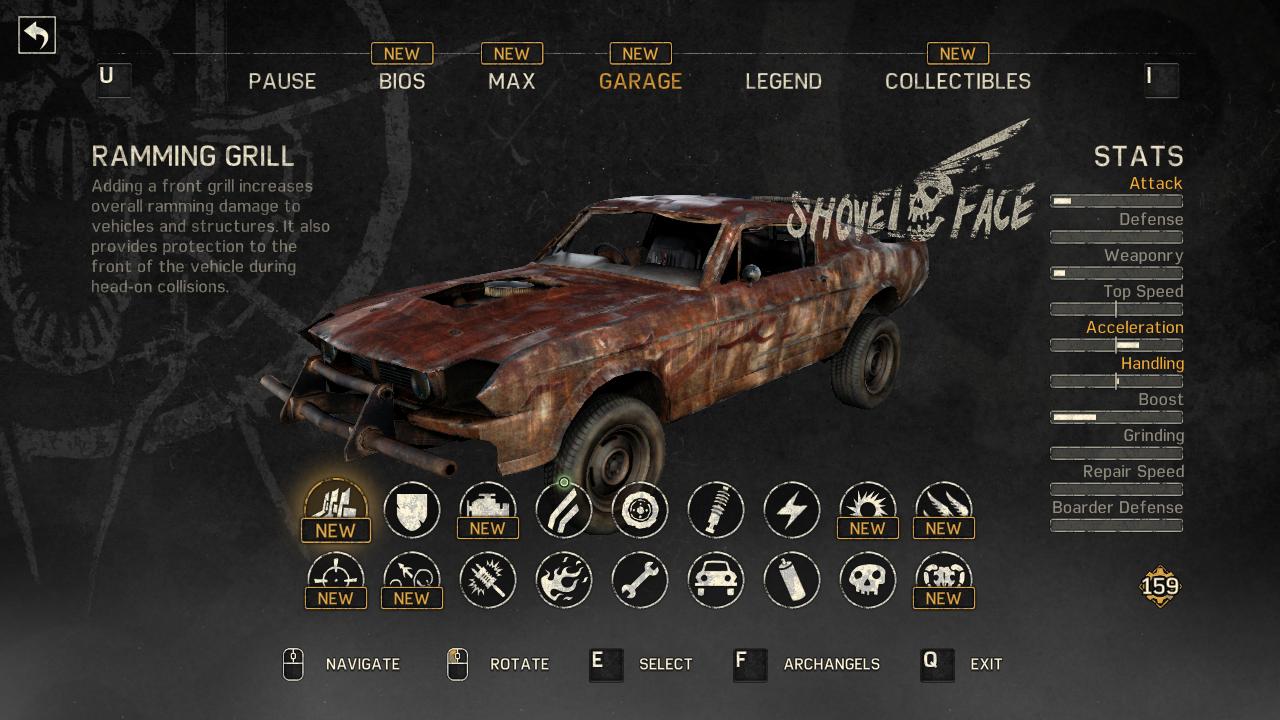This screenshot has width=1280, height=720.
Task: Select the armor shield upgrade icon
Action: click(412, 510)
